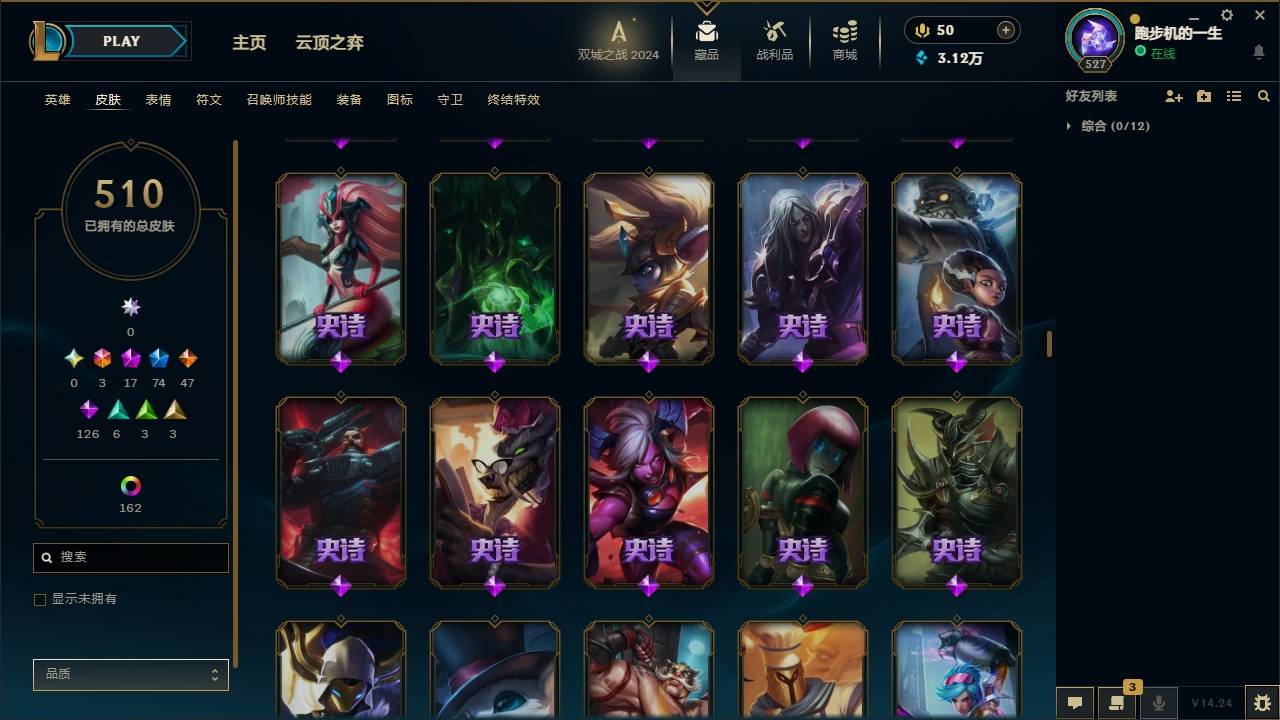1280x720 pixels.
Task: Toggle friend list display options
Action: 1233,96
